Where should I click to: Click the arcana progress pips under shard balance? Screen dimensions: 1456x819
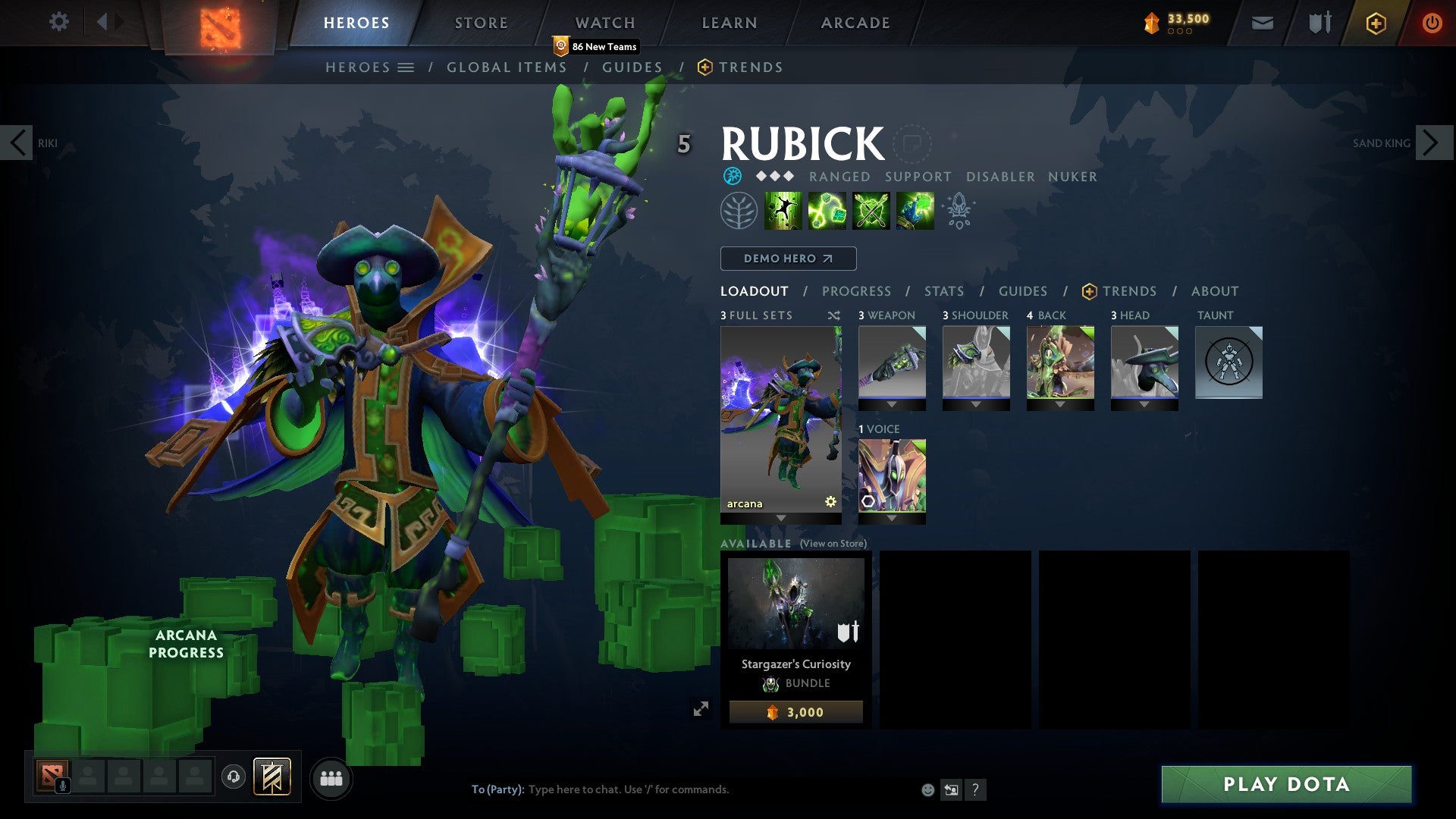click(1179, 32)
